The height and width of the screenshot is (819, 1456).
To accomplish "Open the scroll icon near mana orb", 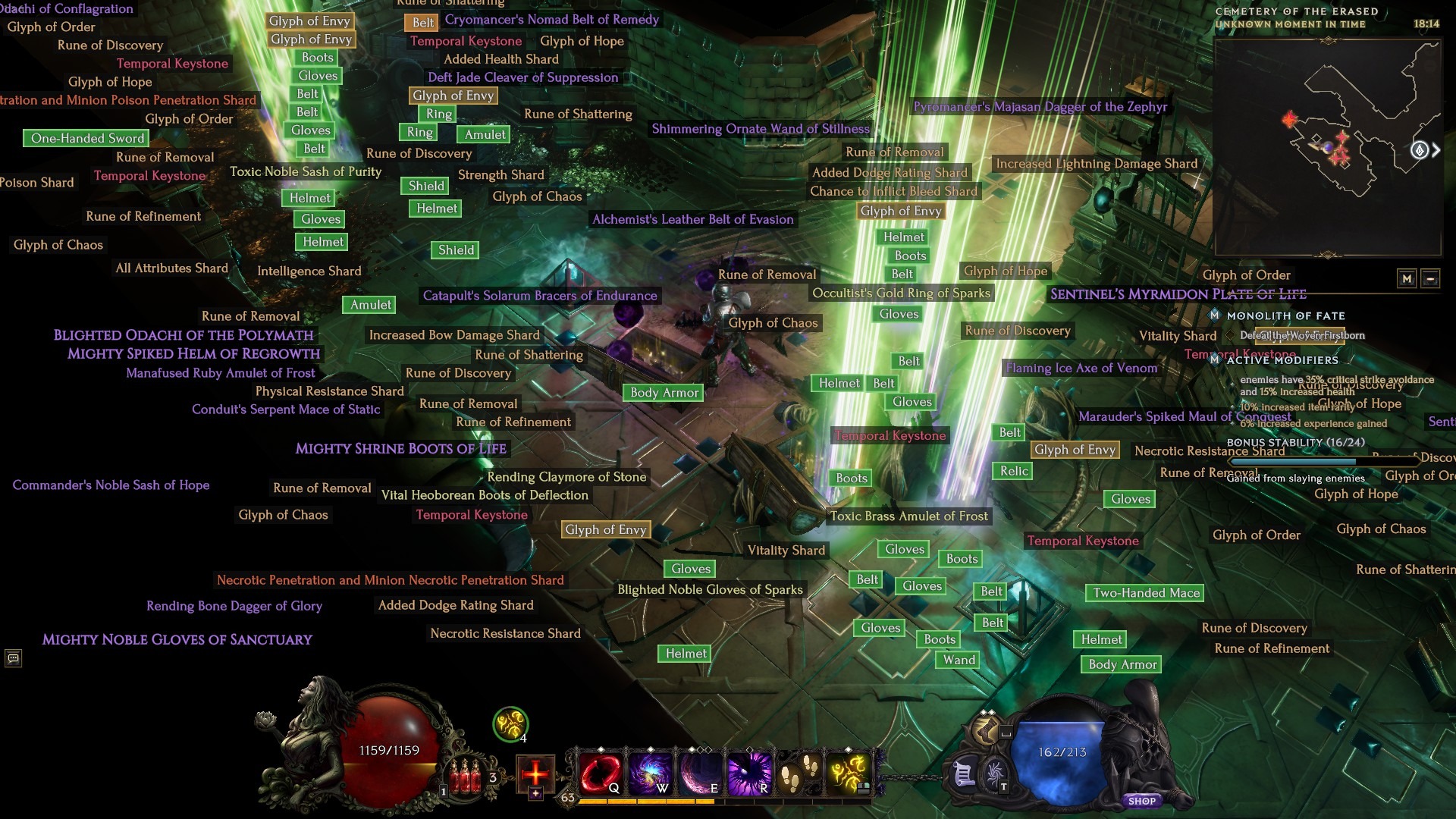I will (963, 775).
